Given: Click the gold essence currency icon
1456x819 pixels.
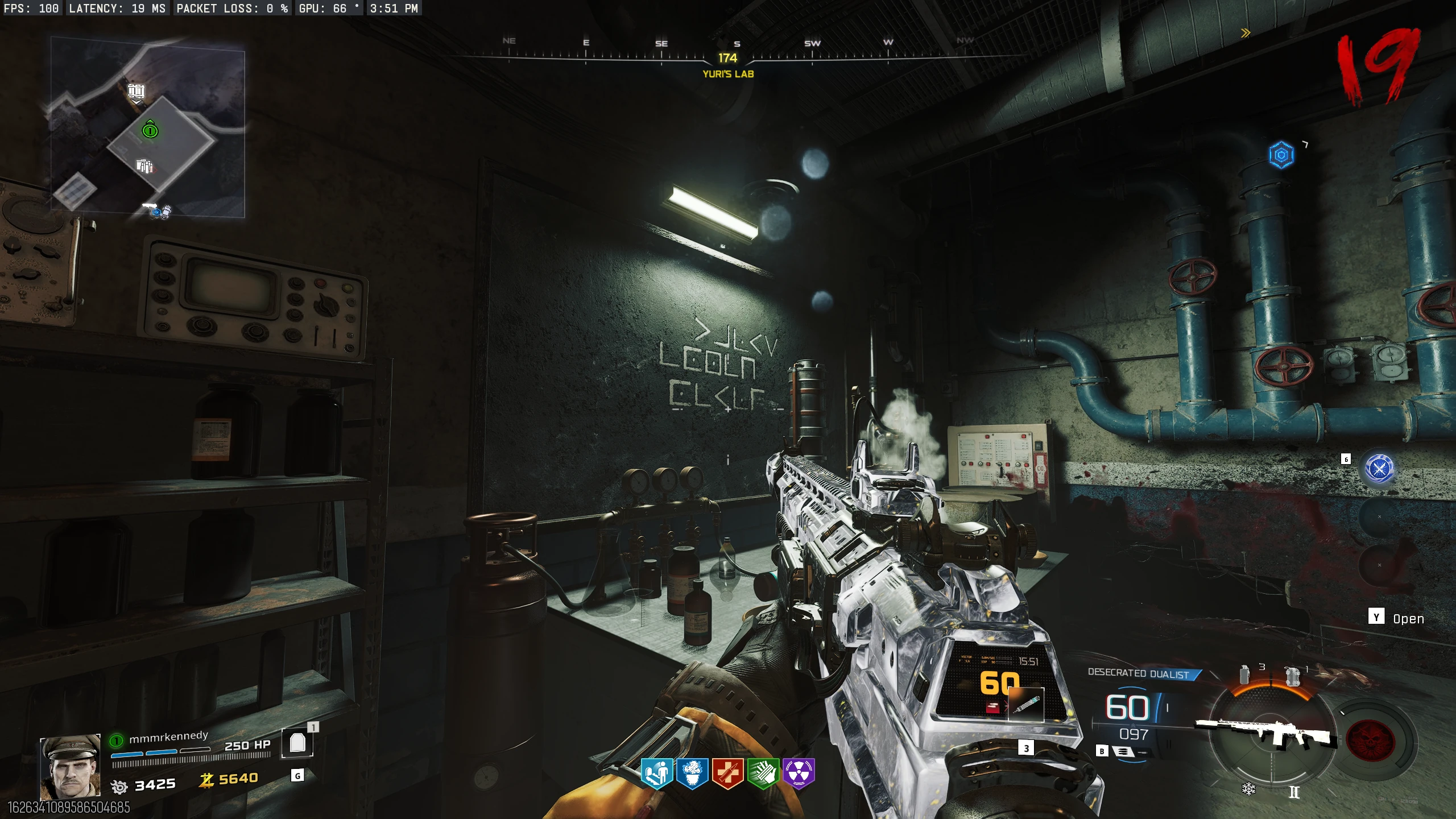Looking at the screenshot, I should pyautogui.click(x=206, y=780).
